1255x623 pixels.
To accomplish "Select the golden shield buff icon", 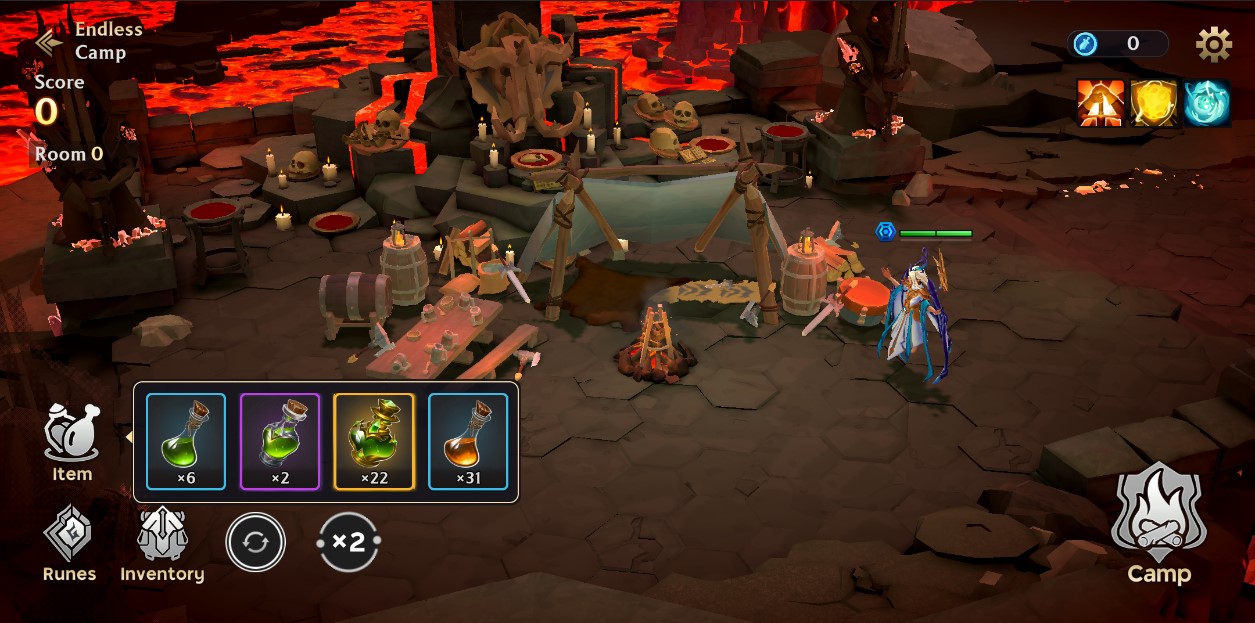I will pos(1154,103).
